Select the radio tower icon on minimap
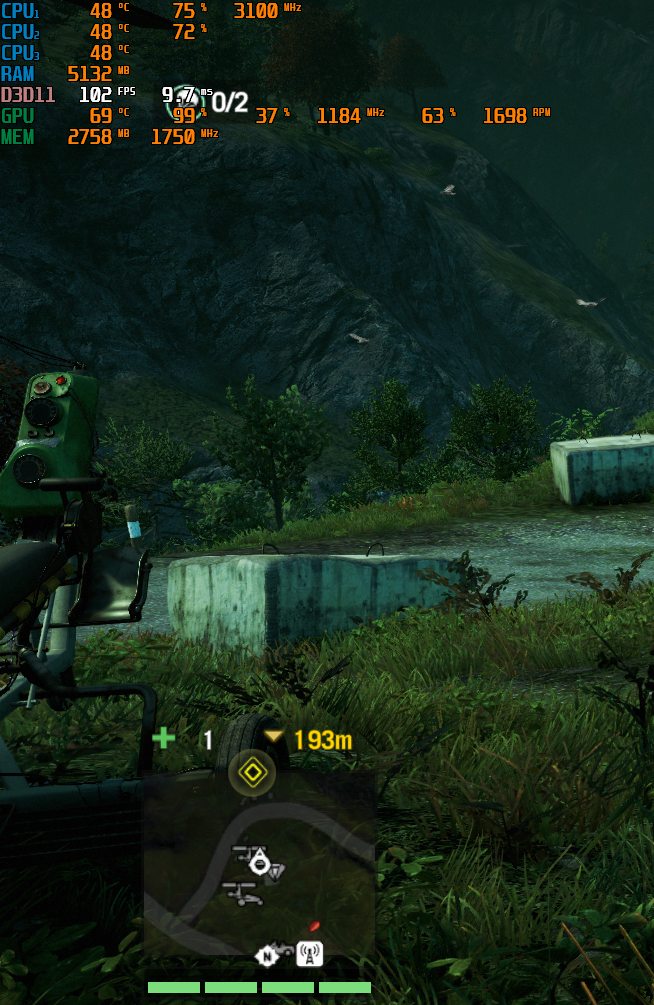This screenshot has width=654, height=1005. coord(310,955)
